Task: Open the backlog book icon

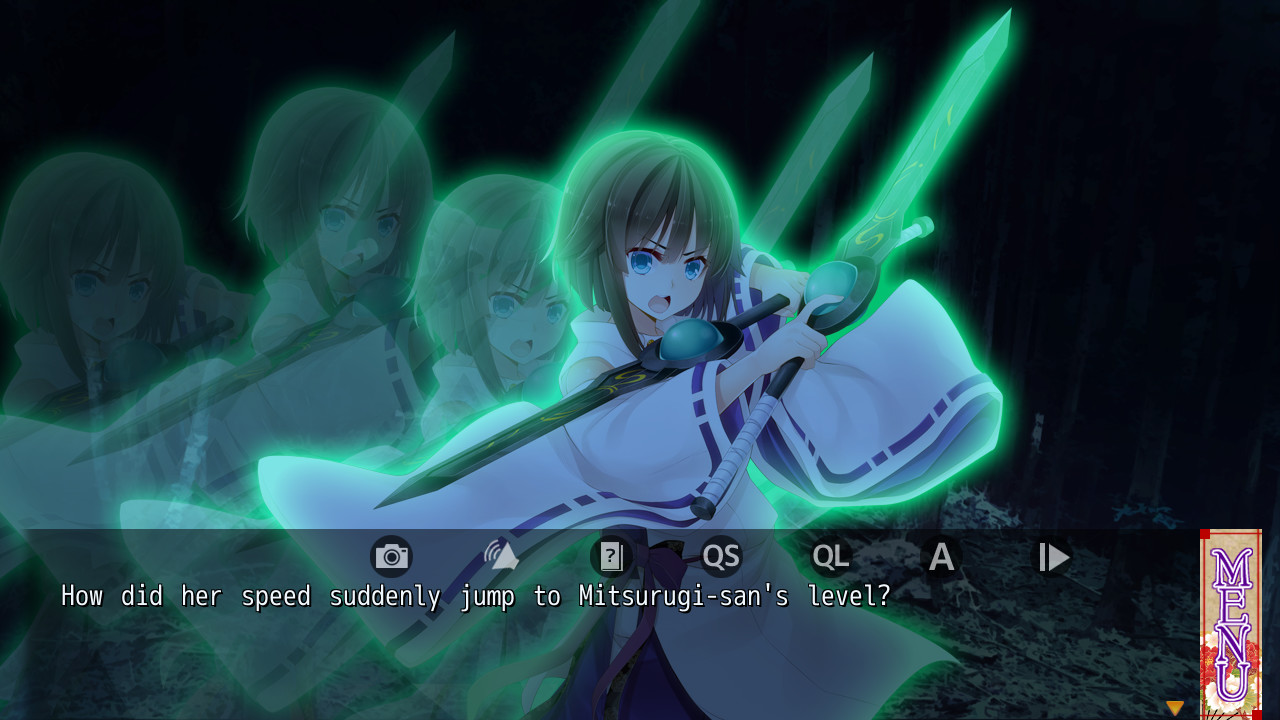Action: coord(611,557)
